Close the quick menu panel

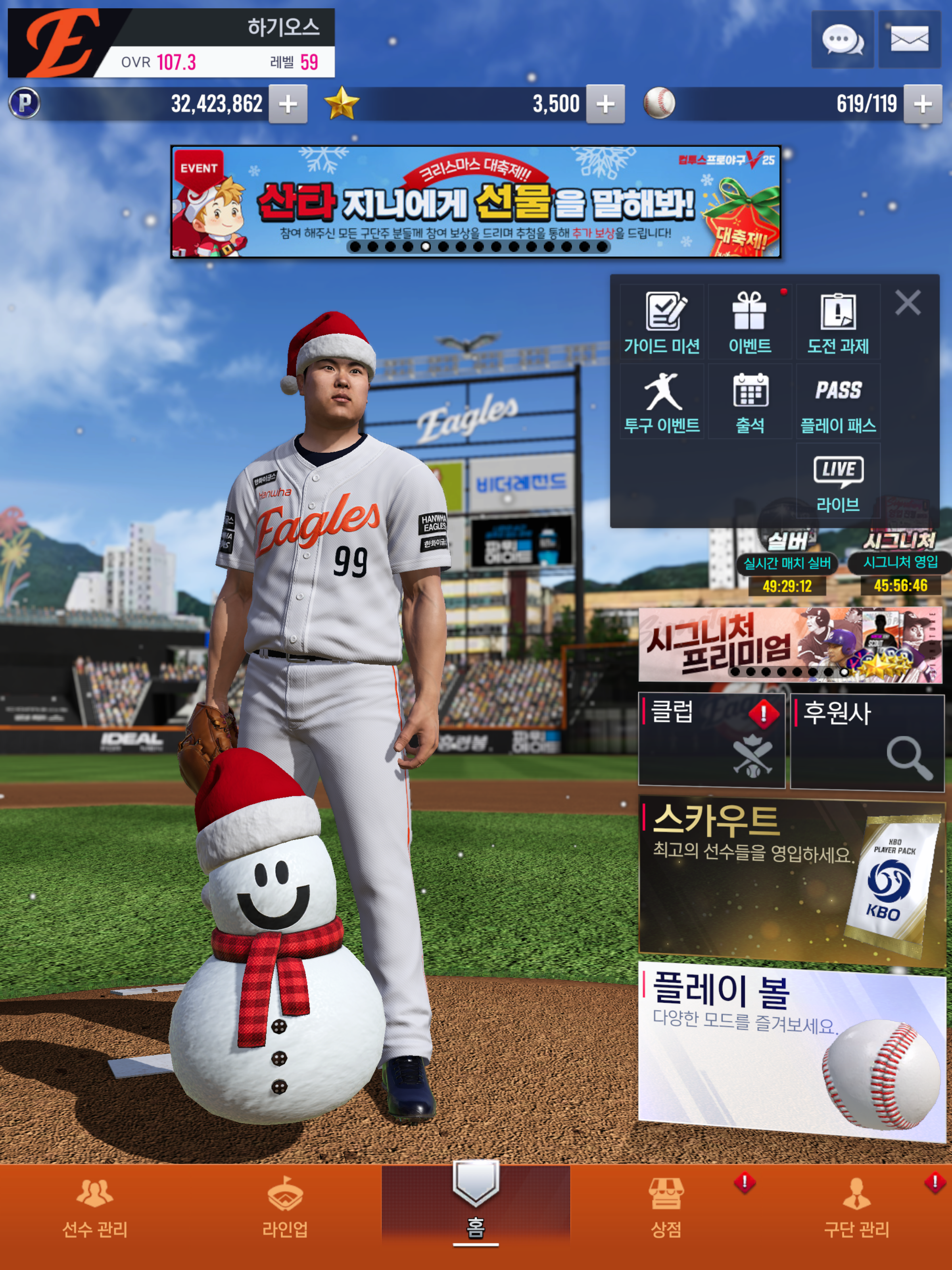(907, 302)
